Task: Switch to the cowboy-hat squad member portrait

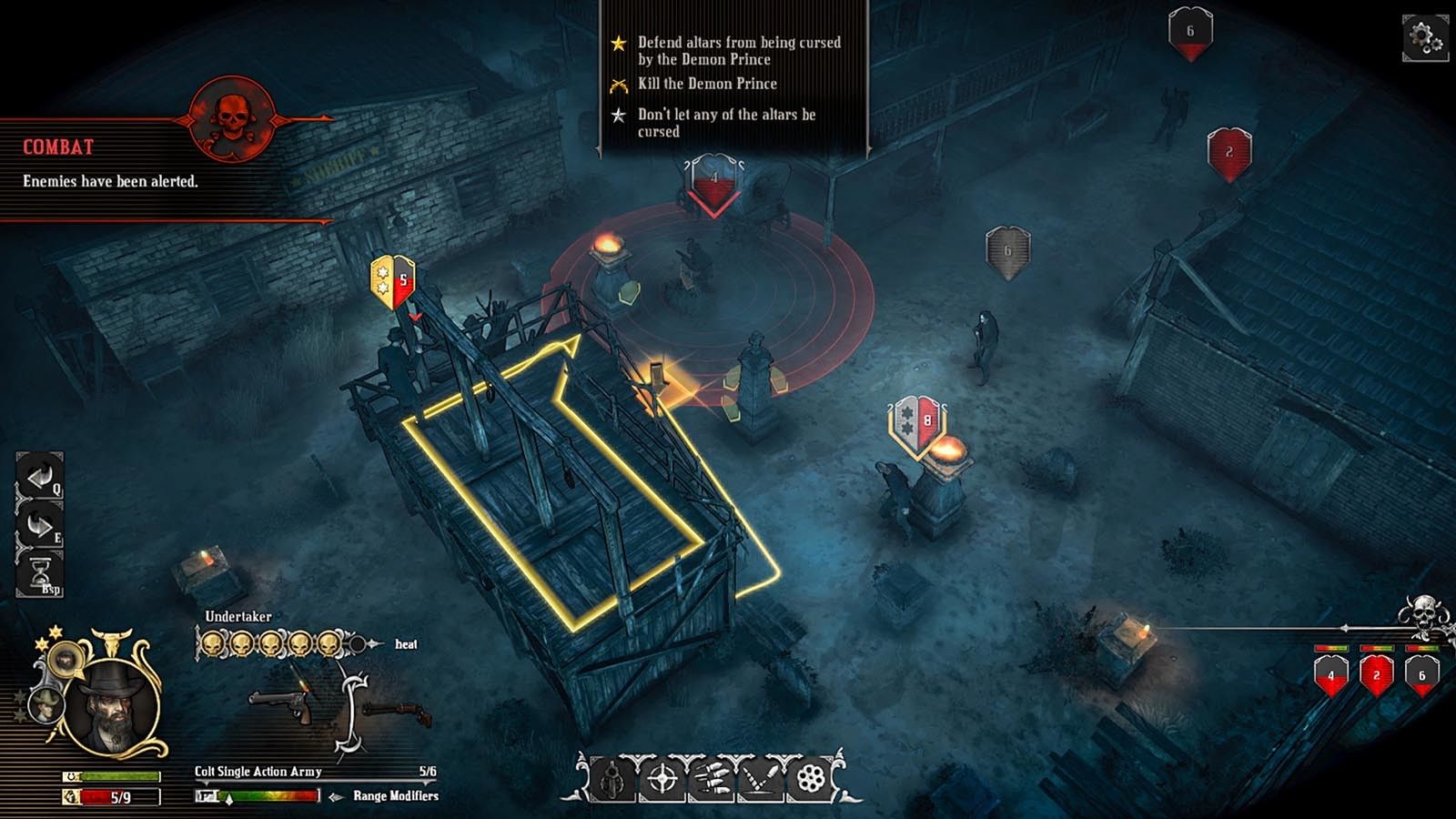Action: point(45,706)
